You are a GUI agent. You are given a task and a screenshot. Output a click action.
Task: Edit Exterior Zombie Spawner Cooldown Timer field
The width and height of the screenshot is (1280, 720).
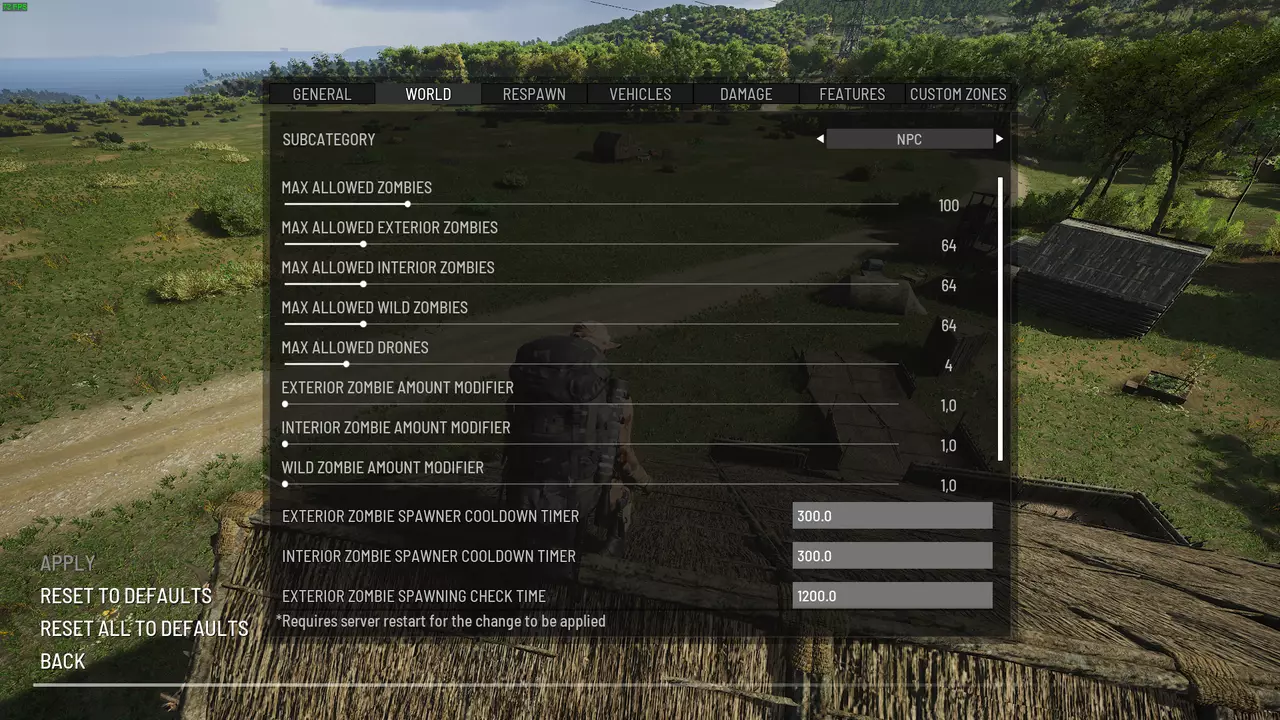[892, 516]
